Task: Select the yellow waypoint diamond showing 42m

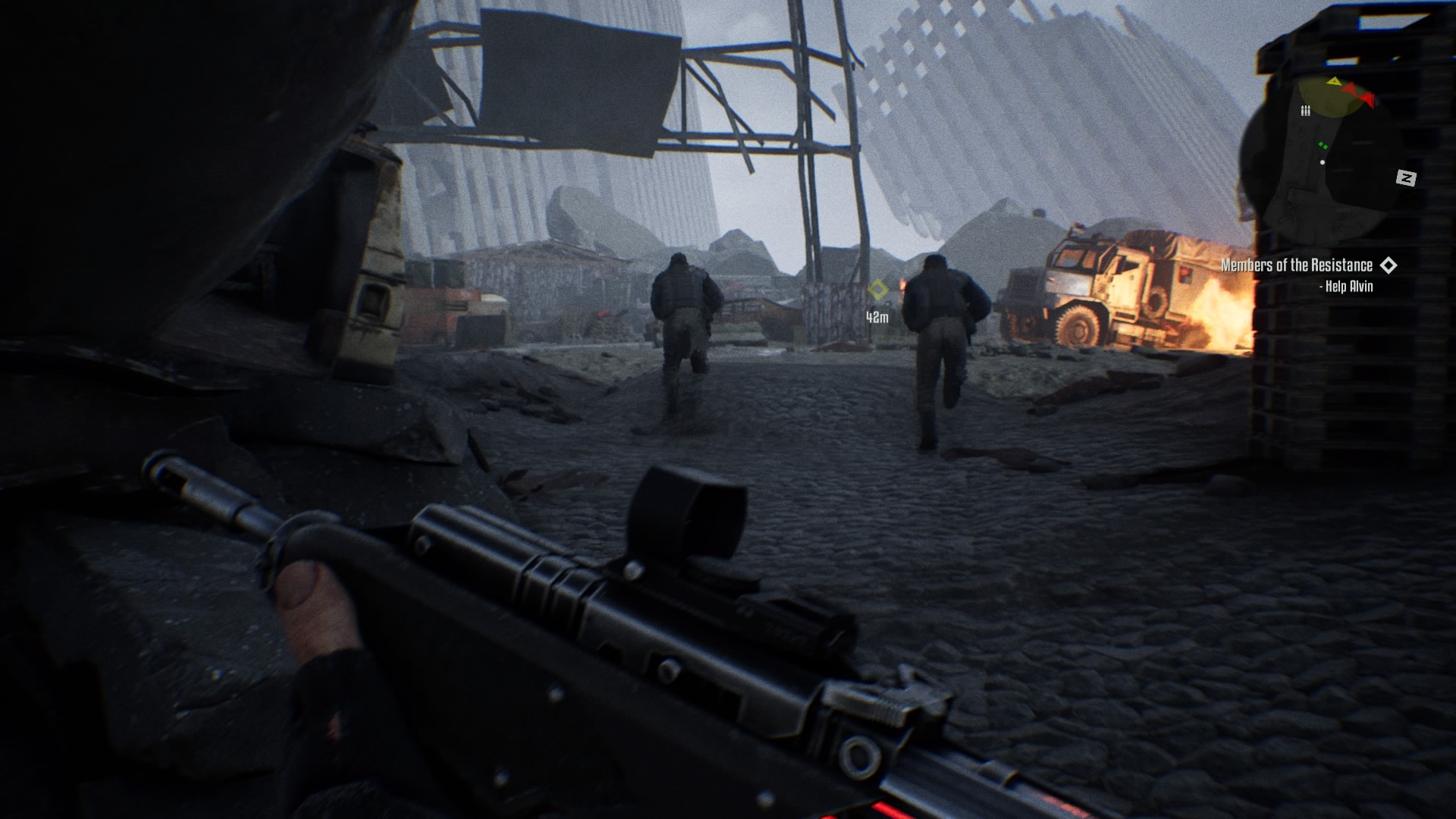Action: [x=877, y=290]
